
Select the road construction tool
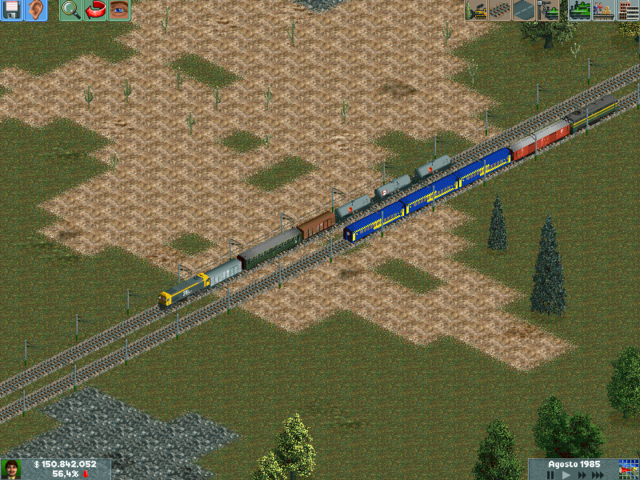tap(524, 11)
